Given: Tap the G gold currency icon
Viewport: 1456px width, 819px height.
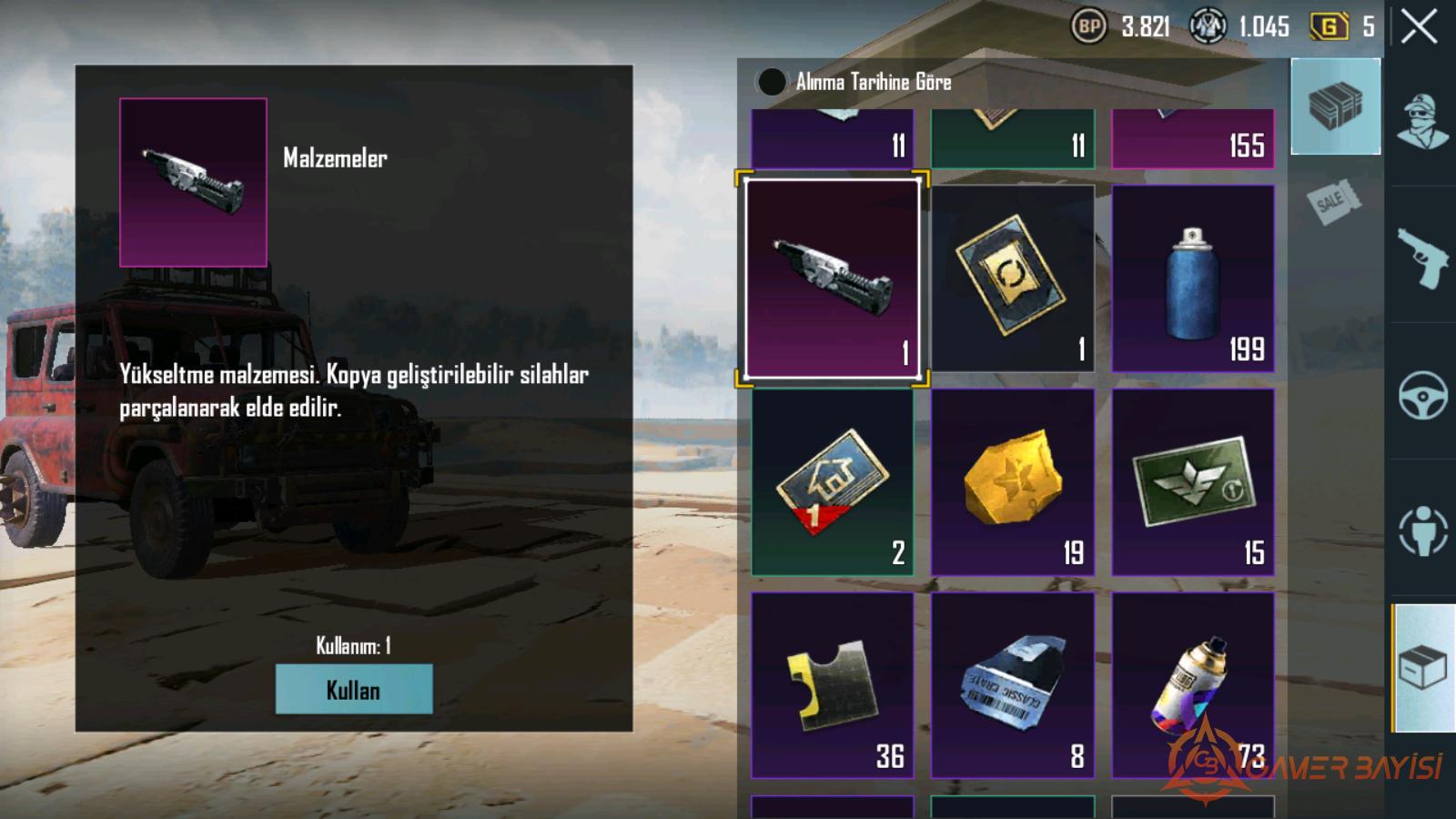Looking at the screenshot, I should click(1329, 26).
